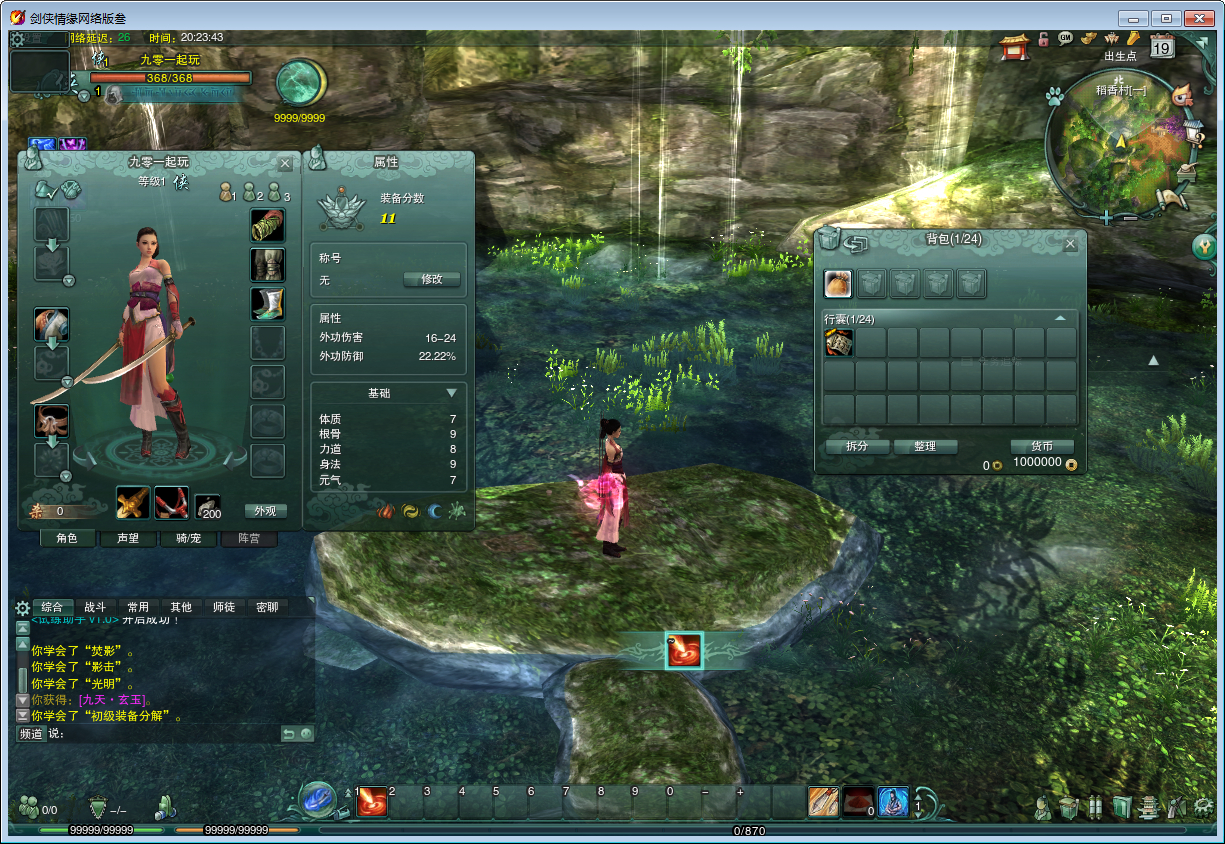The image size is (1225, 844).
Task: Switch to the 声望 reputation tab
Action: 127,538
